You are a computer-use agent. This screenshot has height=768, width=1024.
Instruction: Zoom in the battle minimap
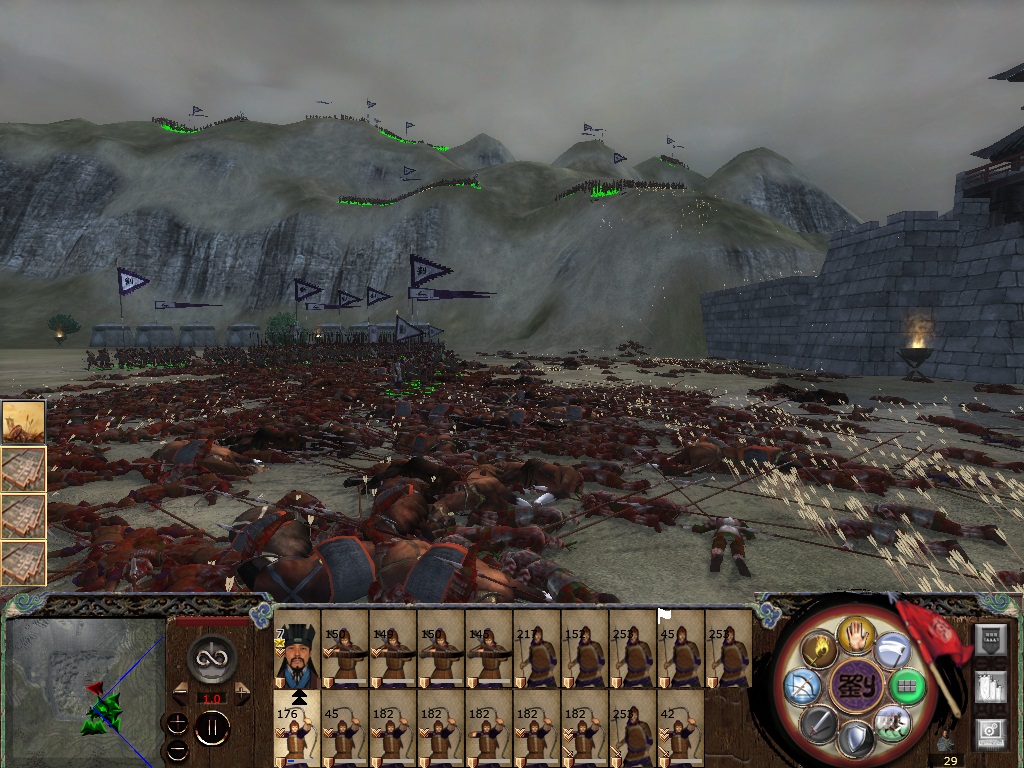177,723
